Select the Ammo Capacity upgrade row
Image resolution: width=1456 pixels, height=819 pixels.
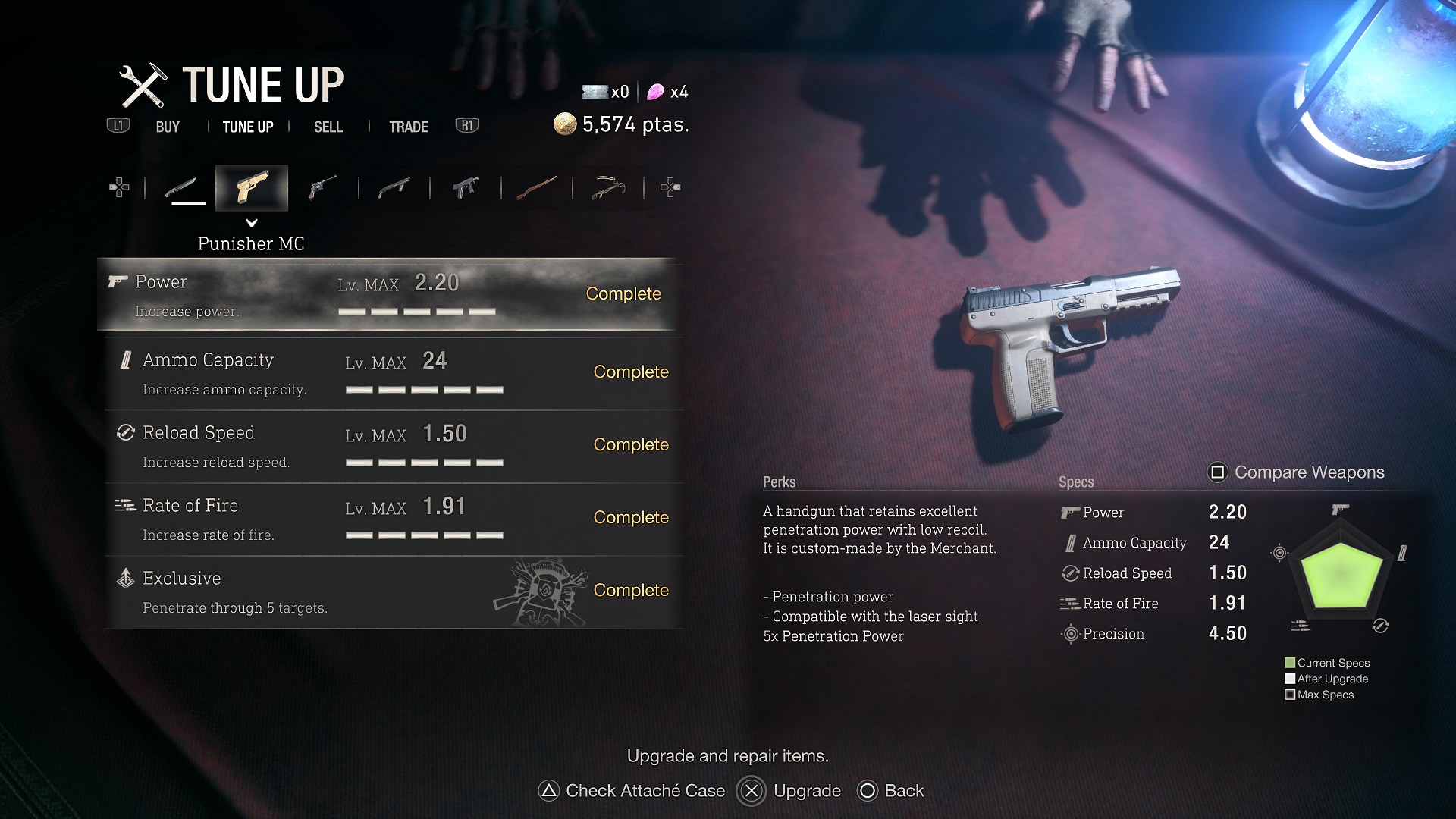(x=393, y=373)
